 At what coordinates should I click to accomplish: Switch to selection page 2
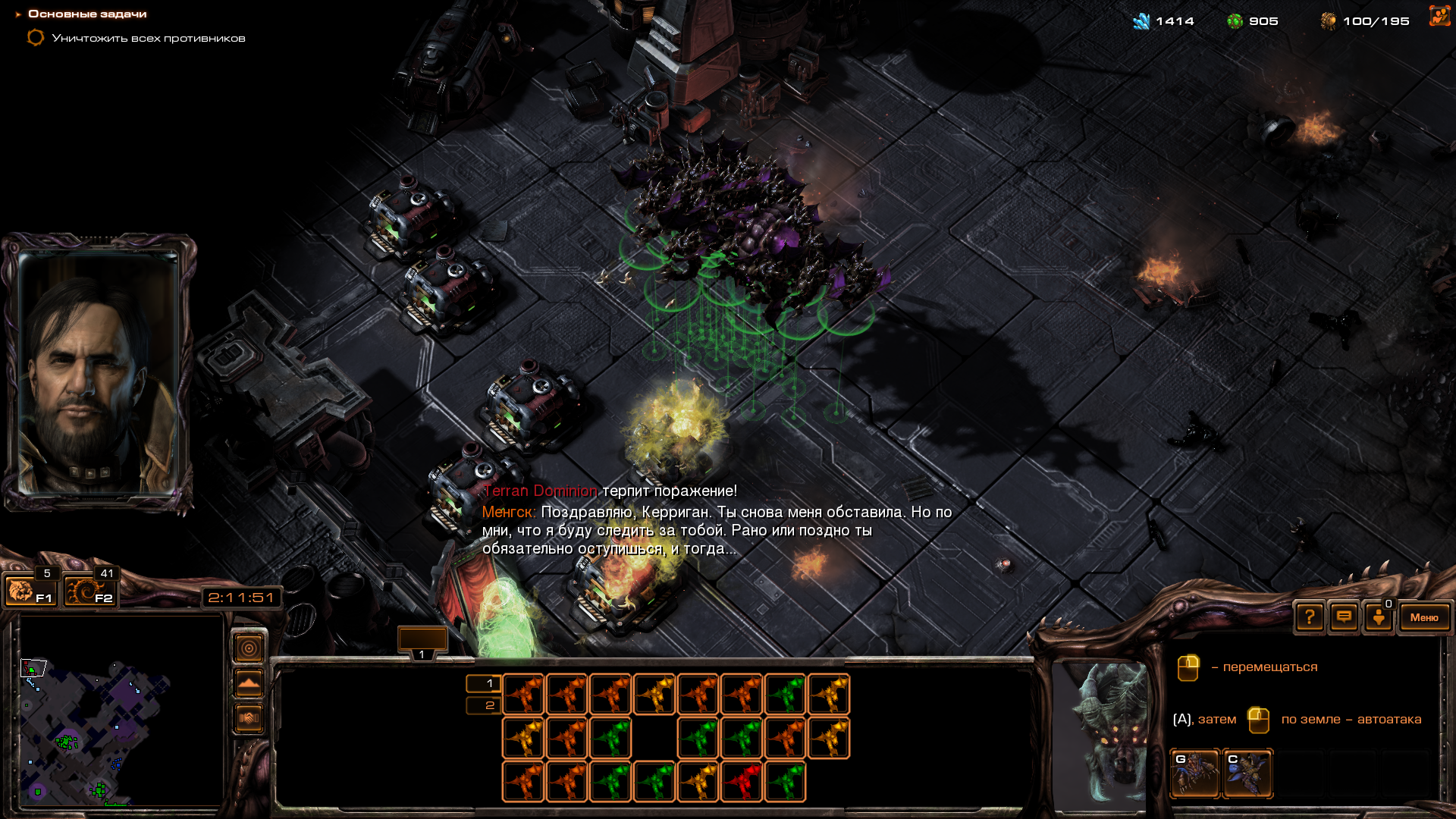tap(483, 705)
